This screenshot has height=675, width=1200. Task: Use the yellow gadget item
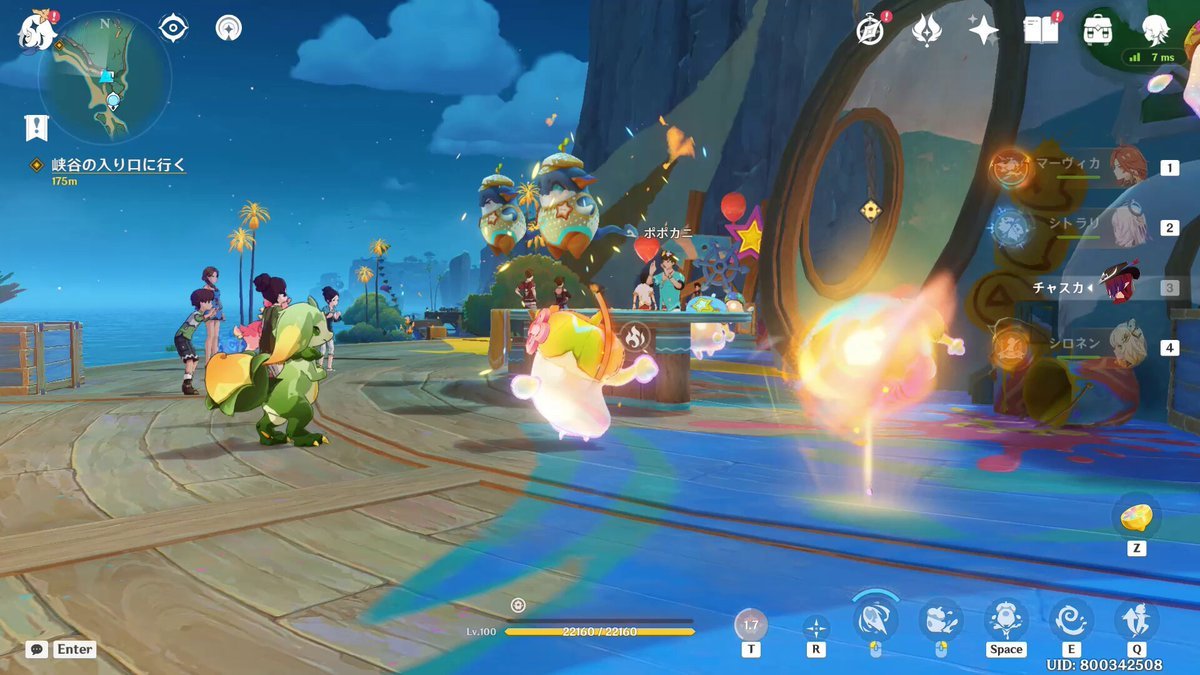1136,517
